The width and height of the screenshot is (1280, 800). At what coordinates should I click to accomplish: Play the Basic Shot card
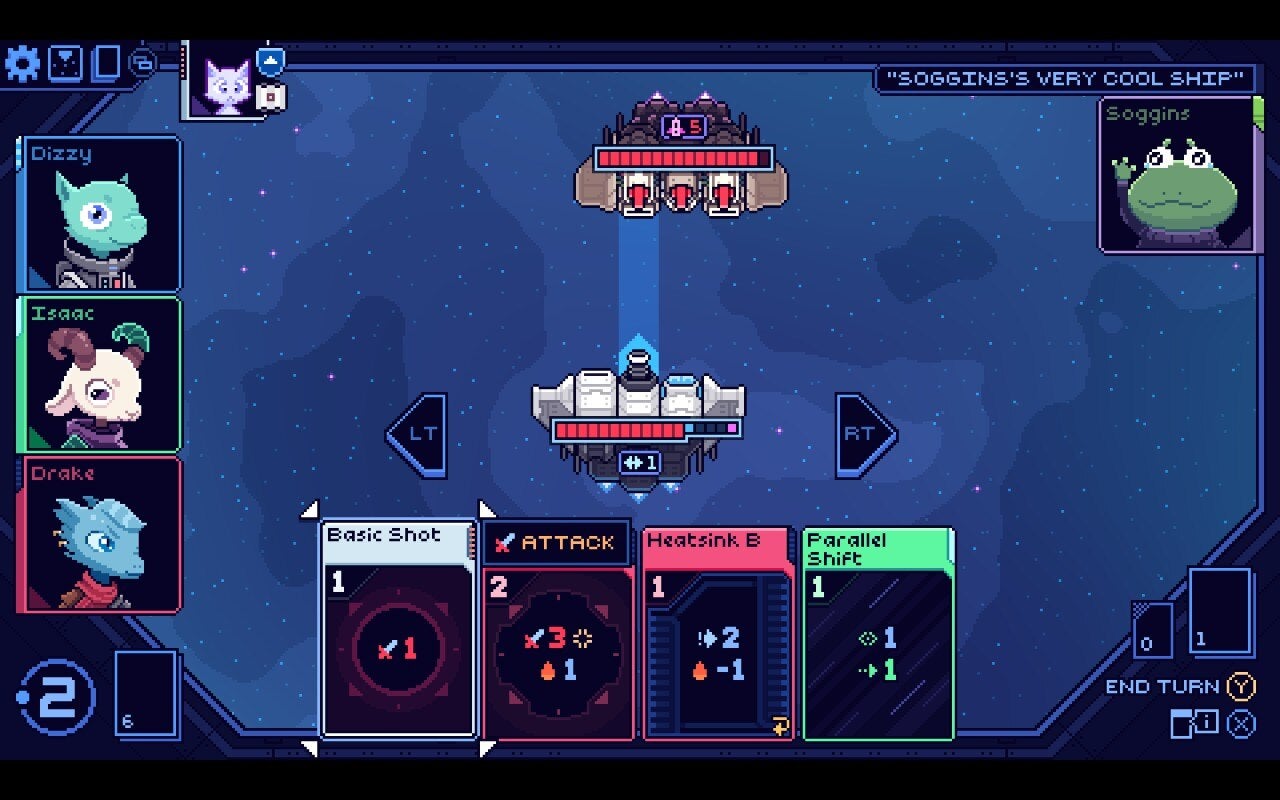[x=398, y=630]
